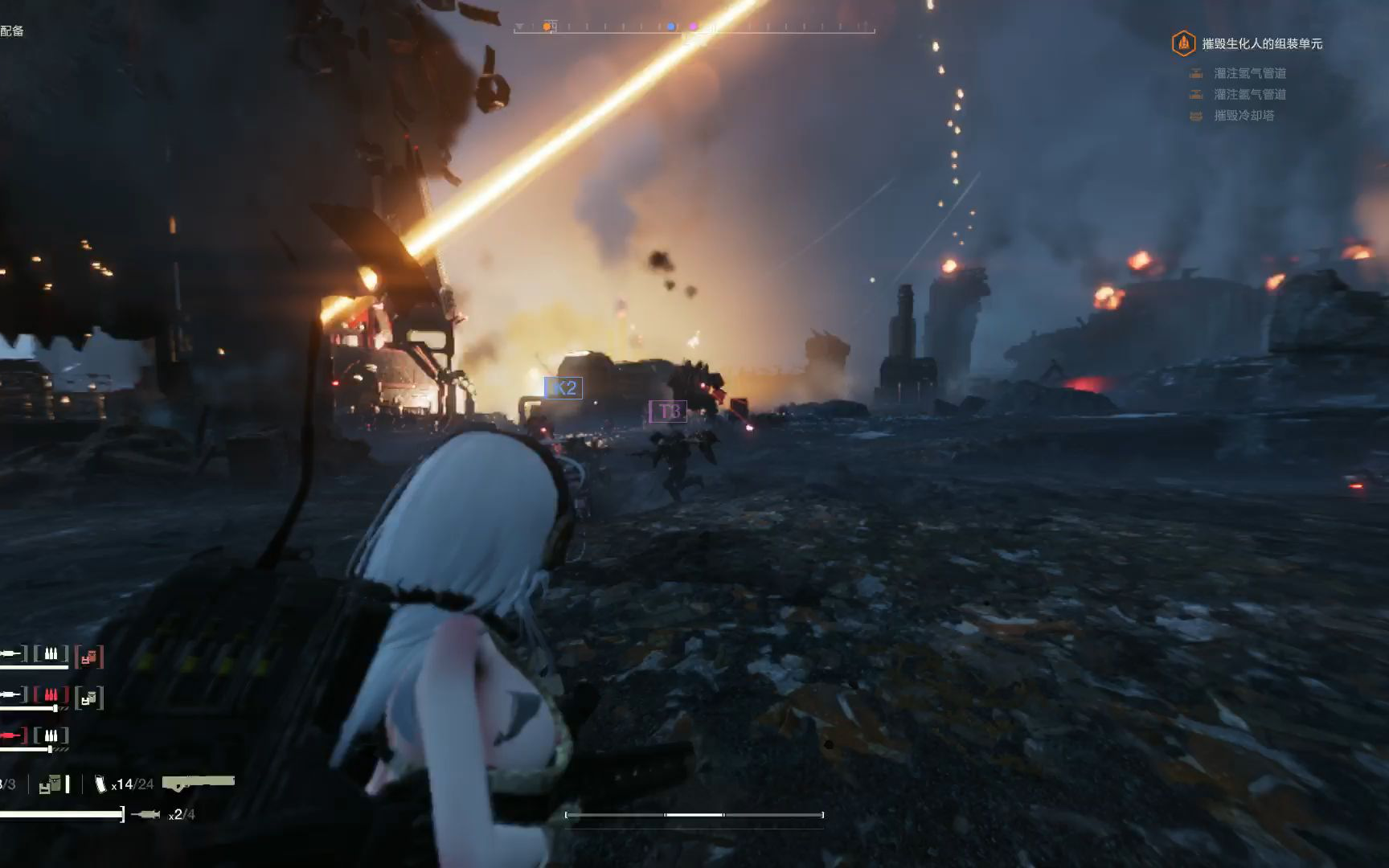1389x868 pixels.
Task: Select the stim syringe item icon
Action: 145,815
